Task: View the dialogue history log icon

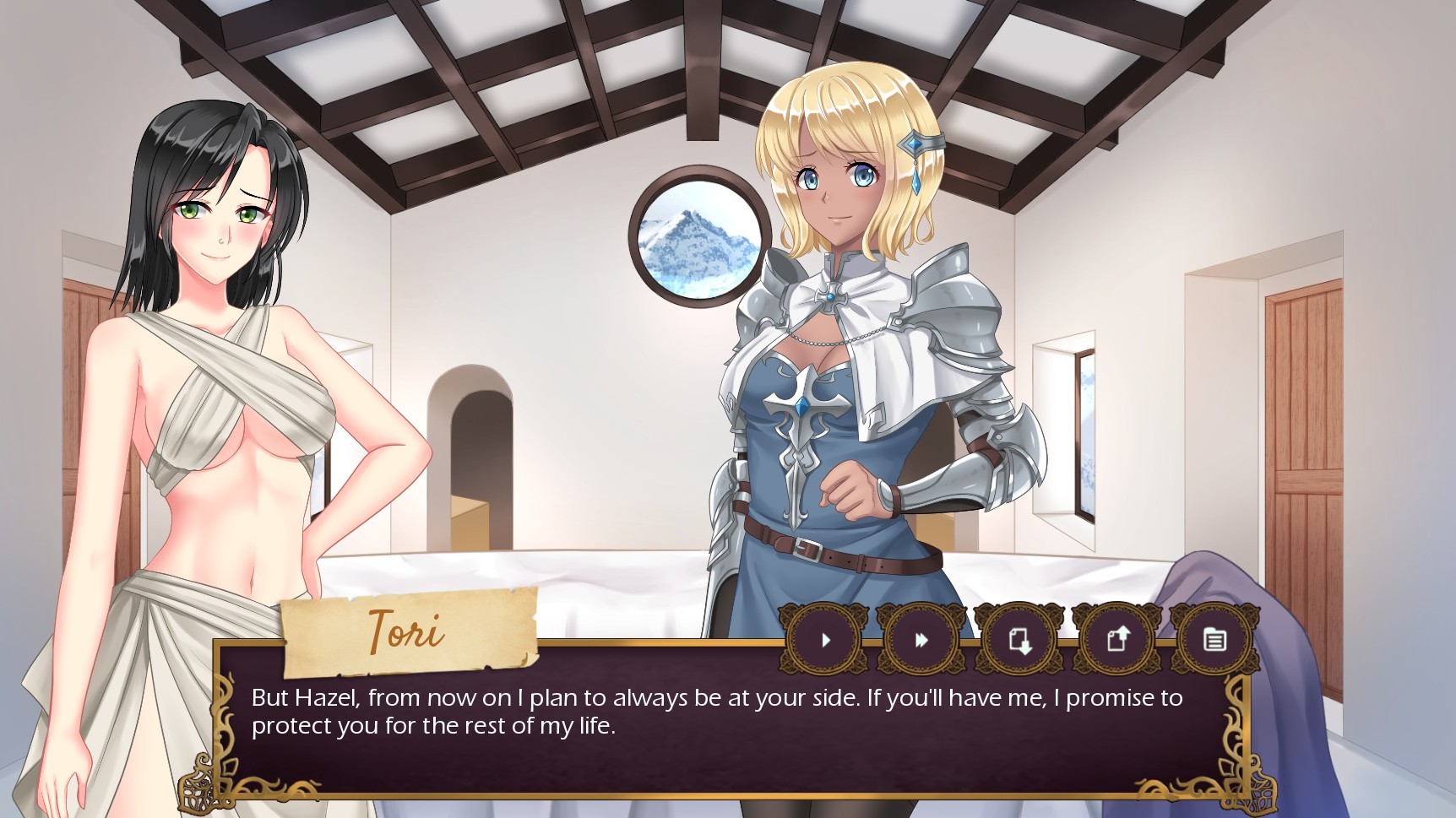Action: click(x=1214, y=639)
